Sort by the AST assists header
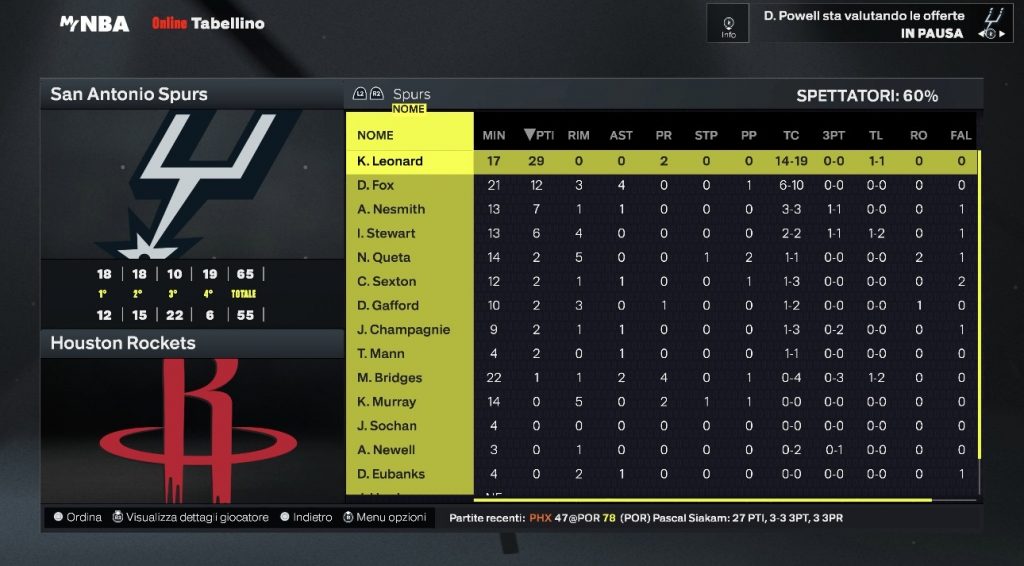1024x566 pixels. 621,135
